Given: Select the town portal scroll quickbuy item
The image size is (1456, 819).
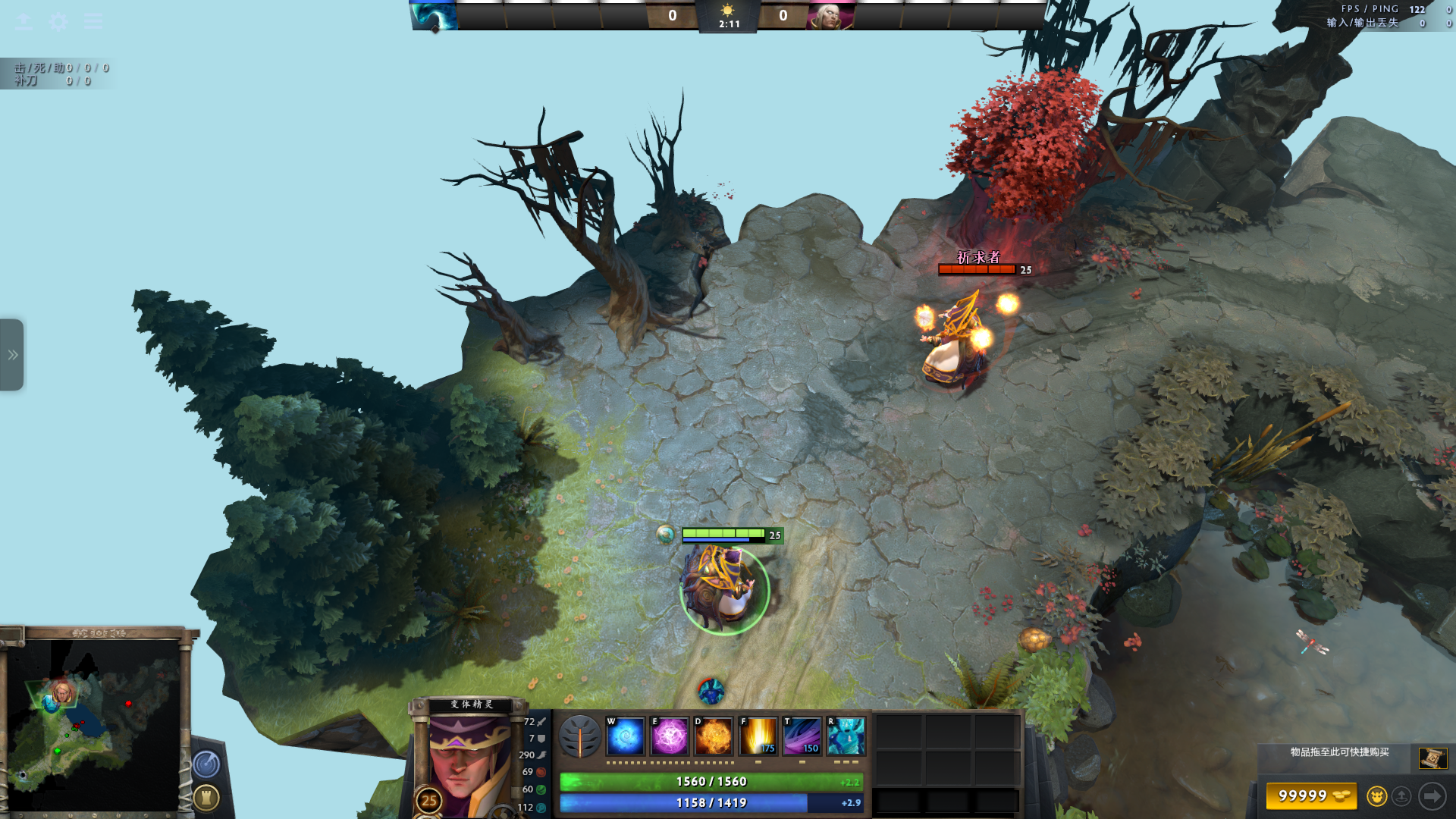Looking at the screenshot, I should [1432, 758].
